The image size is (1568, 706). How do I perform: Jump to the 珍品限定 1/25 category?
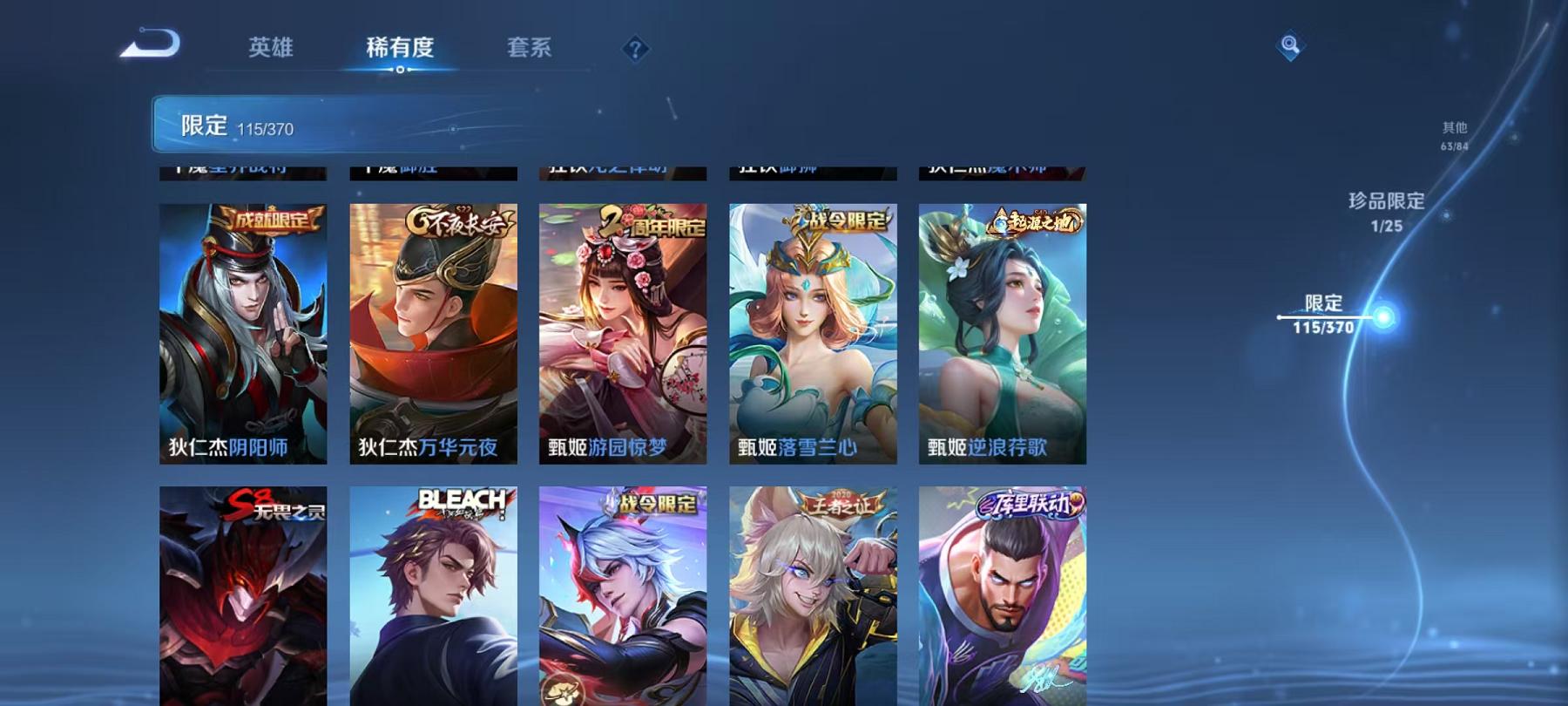(x=1384, y=209)
